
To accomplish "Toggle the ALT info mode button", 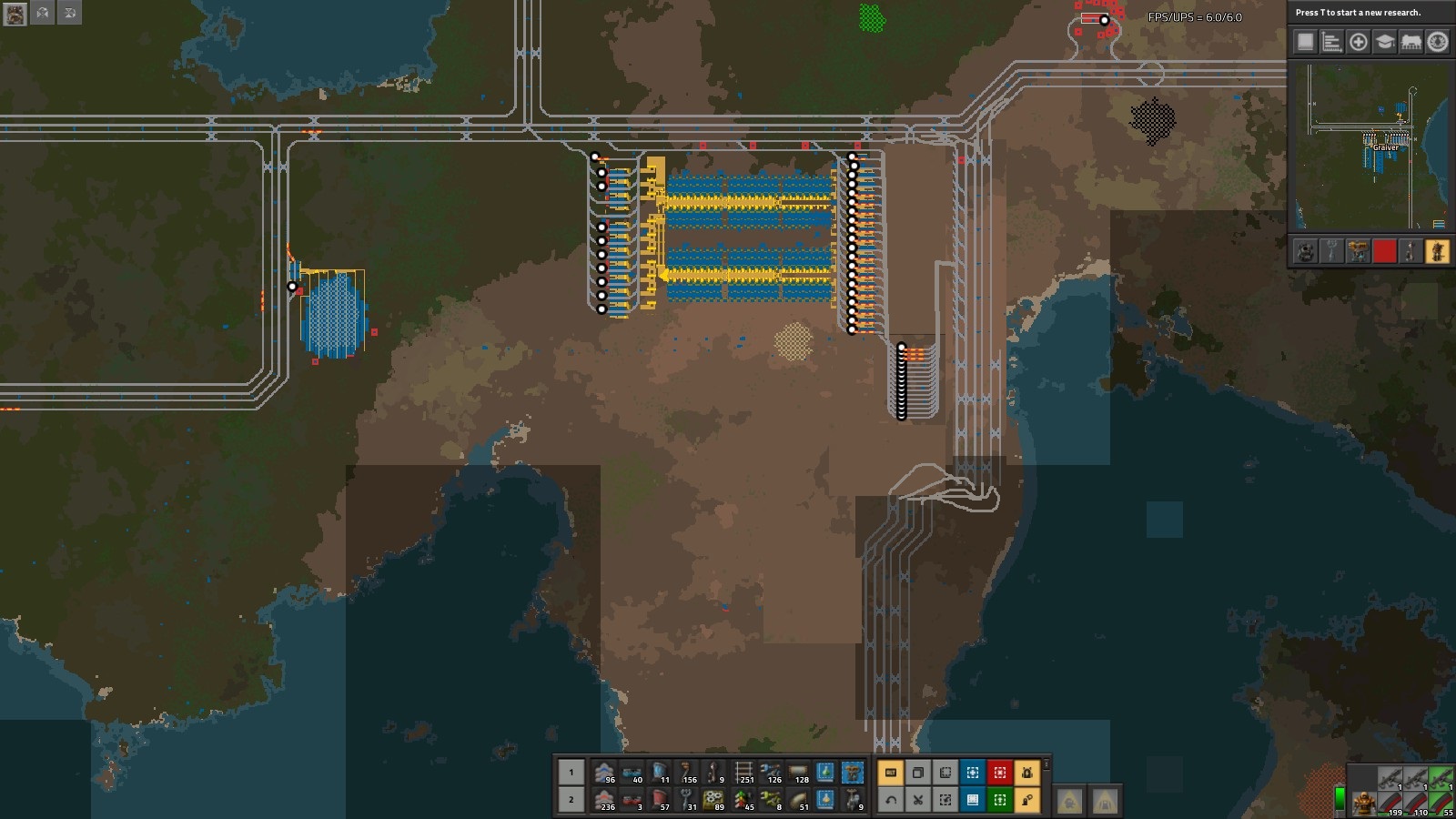I will point(891,773).
